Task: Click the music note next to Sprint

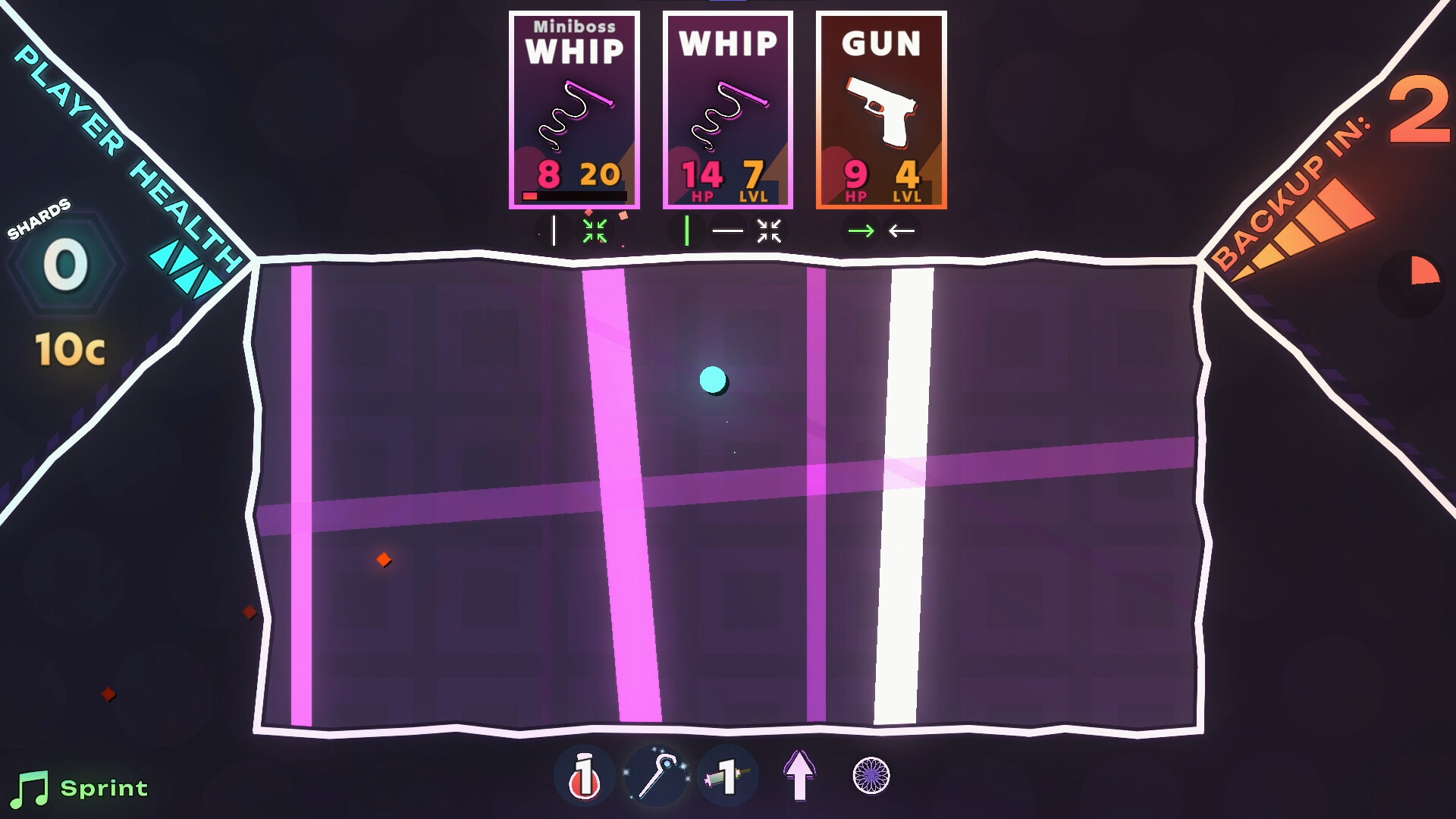Action: (x=32, y=787)
